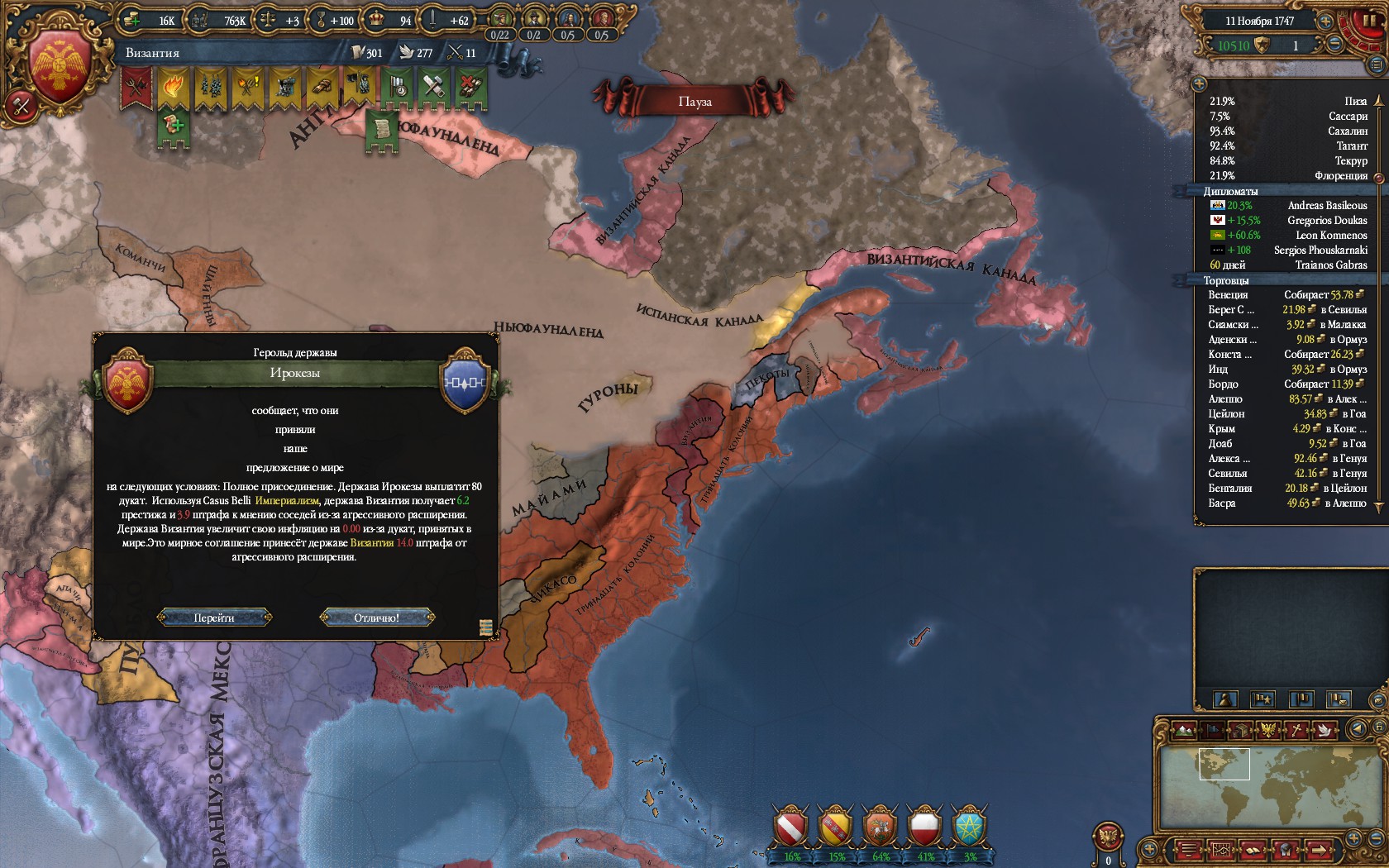This screenshot has width=1389, height=868.
Task: Open the yellow fire alert banner
Action: [174, 88]
